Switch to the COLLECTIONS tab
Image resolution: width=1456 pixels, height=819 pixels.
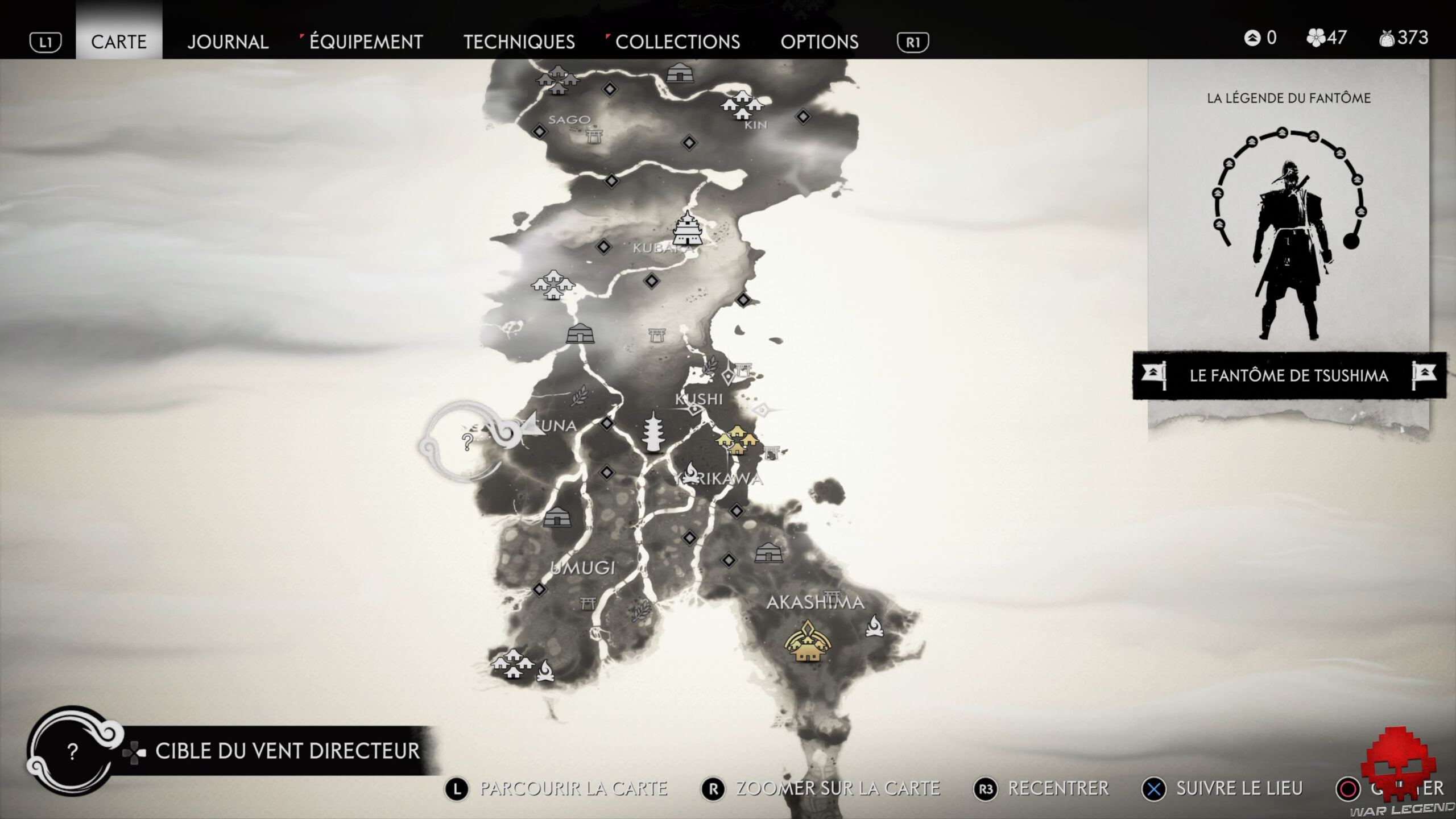pyautogui.click(x=679, y=42)
